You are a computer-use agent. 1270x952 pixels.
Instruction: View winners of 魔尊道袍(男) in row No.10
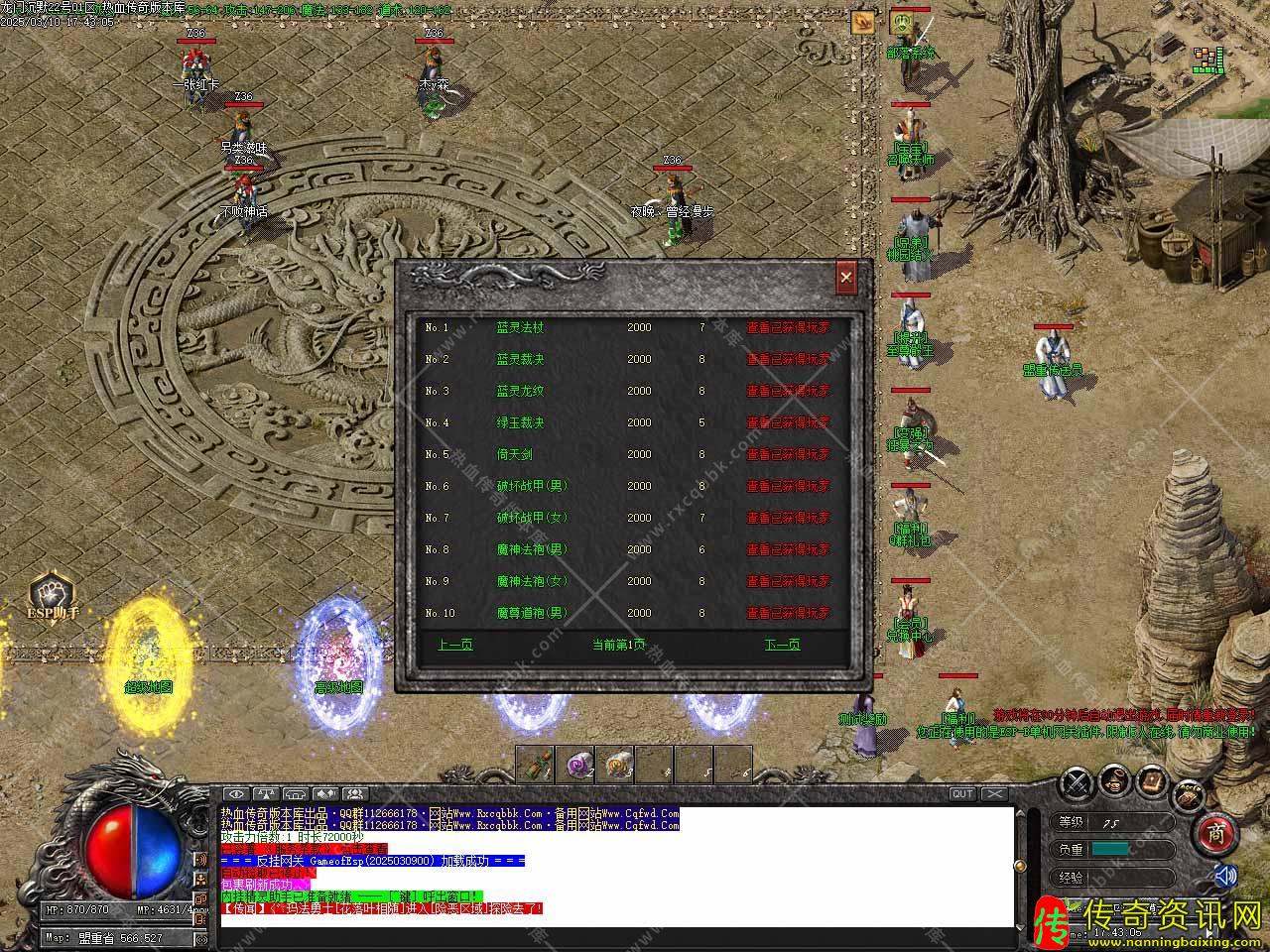(788, 613)
